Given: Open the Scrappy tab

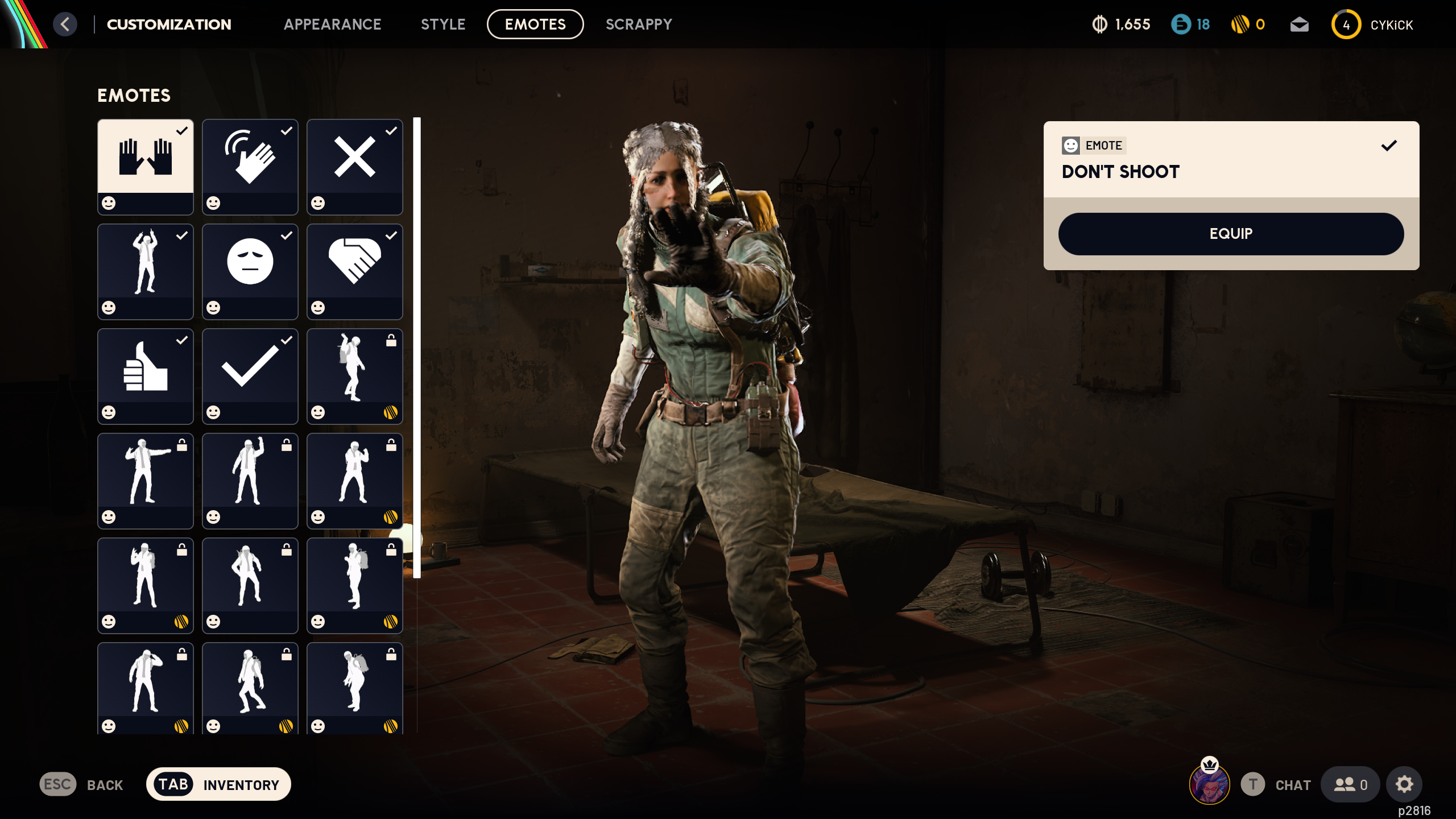Looking at the screenshot, I should (x=639, y=24).
